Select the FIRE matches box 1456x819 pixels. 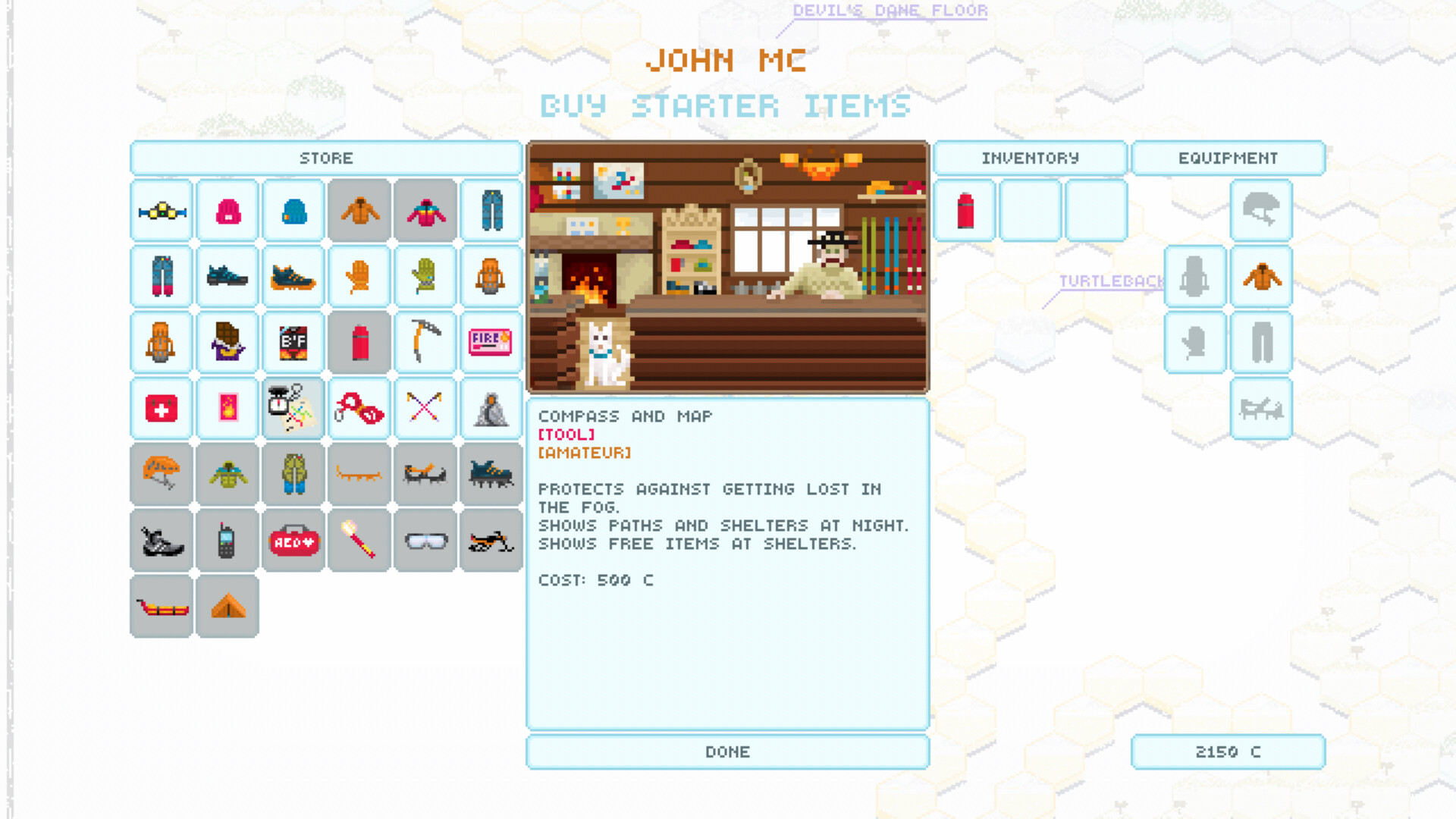tap(491, 342)
